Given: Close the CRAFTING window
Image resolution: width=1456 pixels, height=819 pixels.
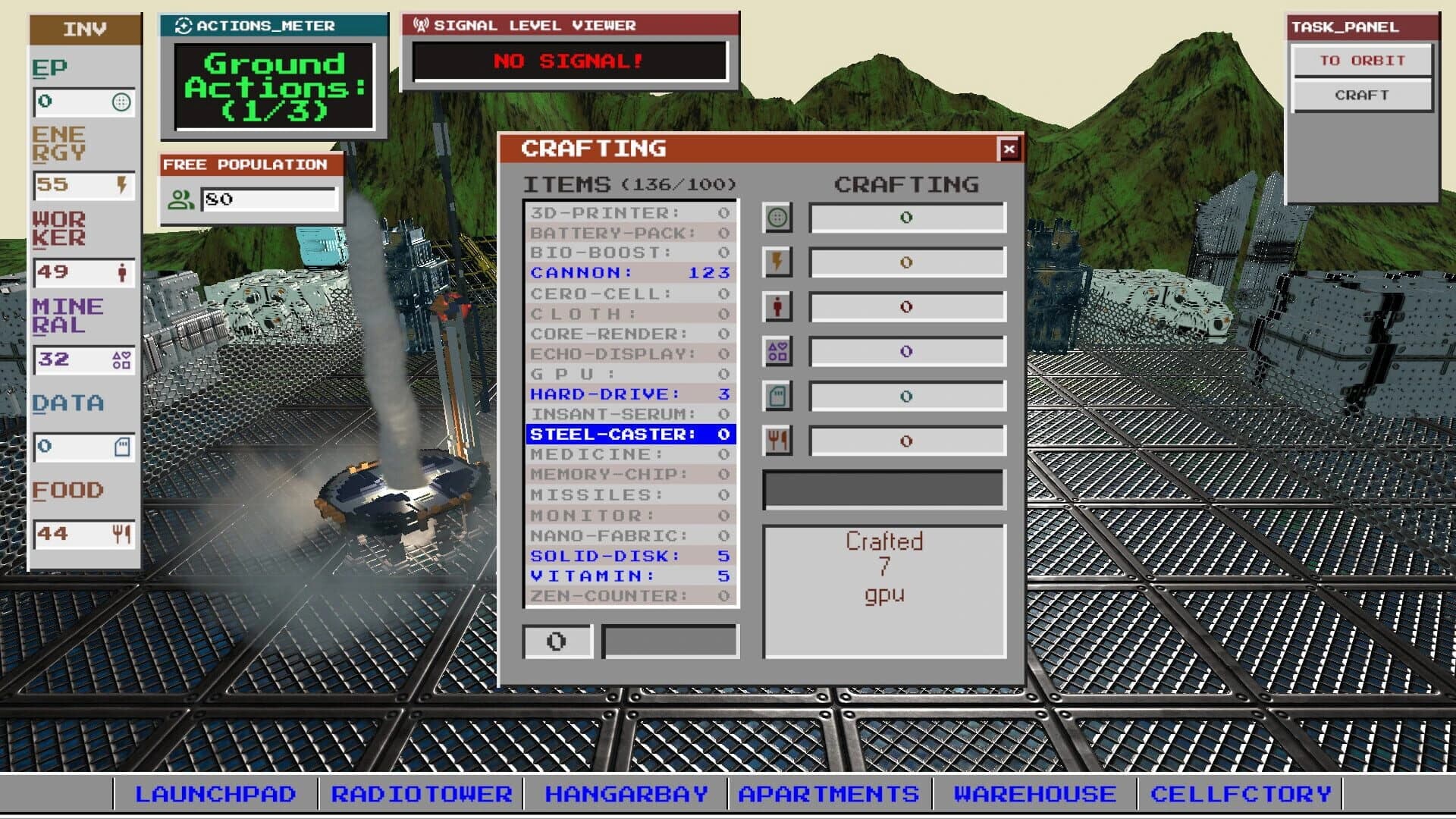Looking at the screenshot, I should (x=1009, y=149).
